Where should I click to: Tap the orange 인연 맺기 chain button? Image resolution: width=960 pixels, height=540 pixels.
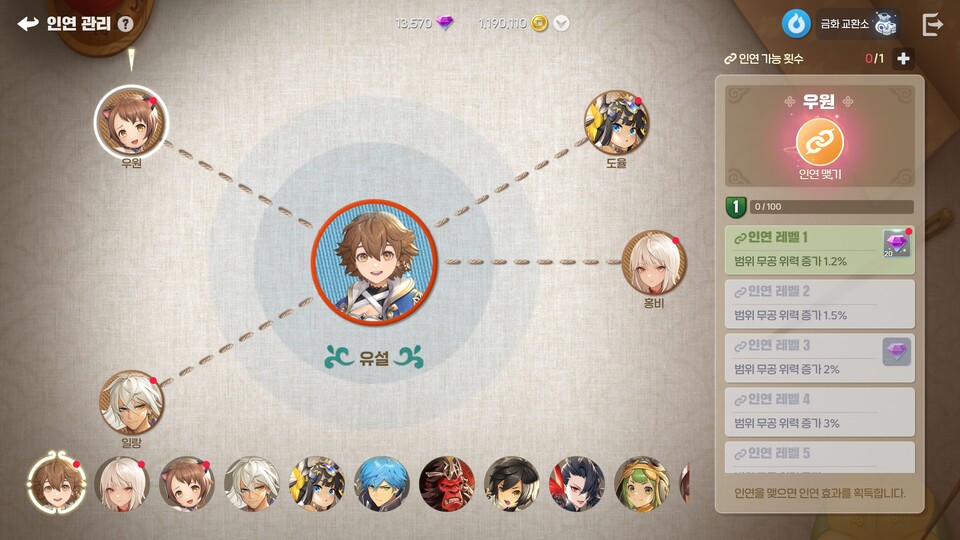point(820,143)
